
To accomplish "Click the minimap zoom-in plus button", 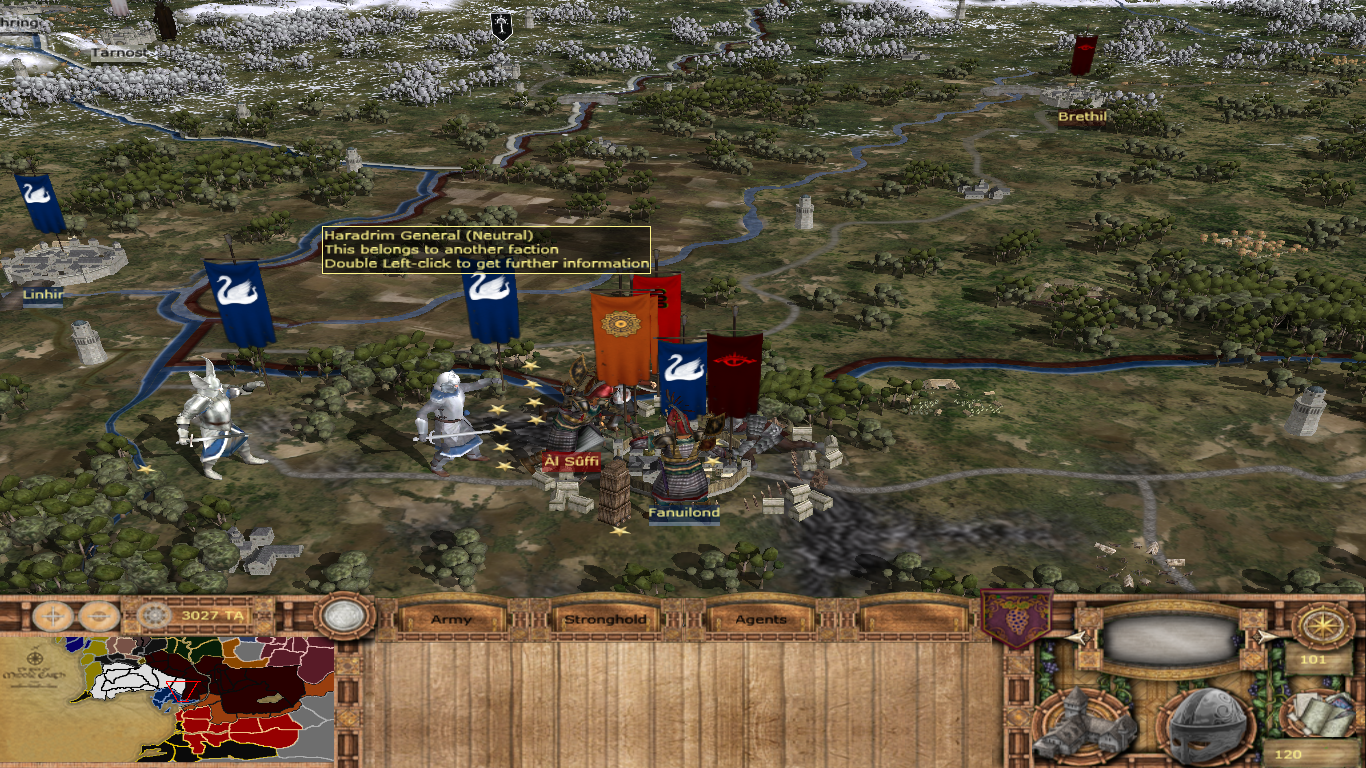I will pos(51,616).
